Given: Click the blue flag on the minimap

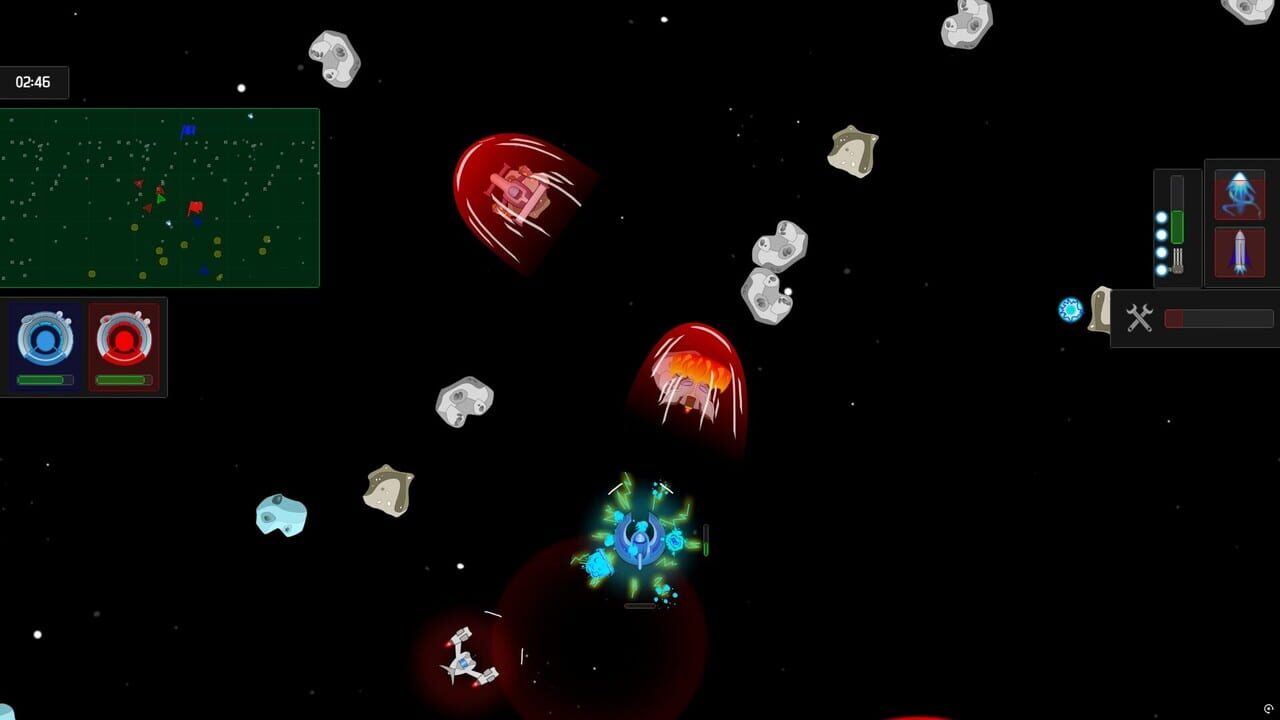Looking at the screenshot, I should (186, 130).
